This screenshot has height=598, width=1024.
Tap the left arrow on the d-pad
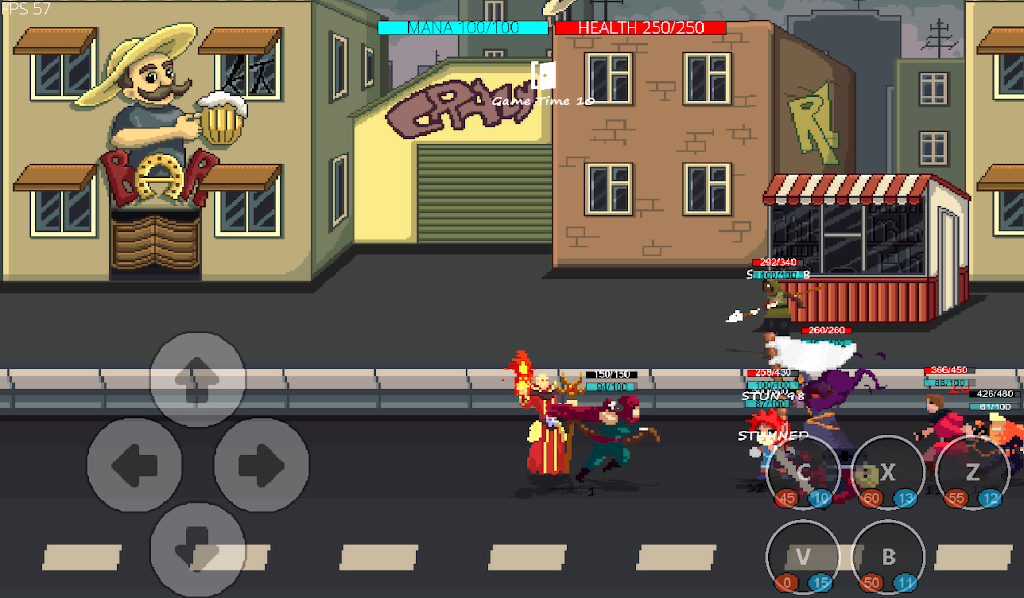click(x=134, y=465)
